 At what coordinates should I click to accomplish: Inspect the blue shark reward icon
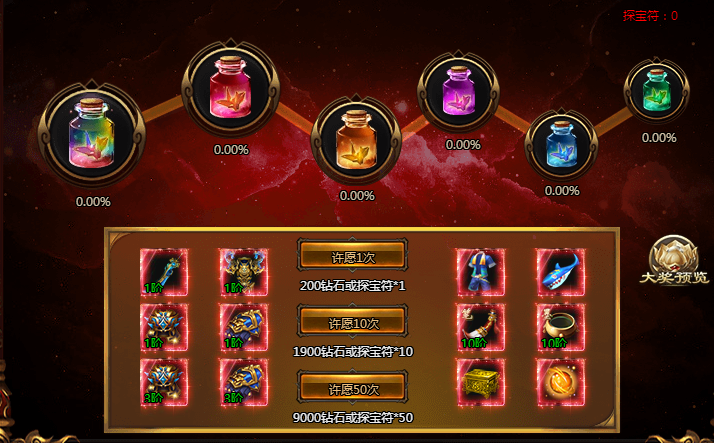(560, 272)
